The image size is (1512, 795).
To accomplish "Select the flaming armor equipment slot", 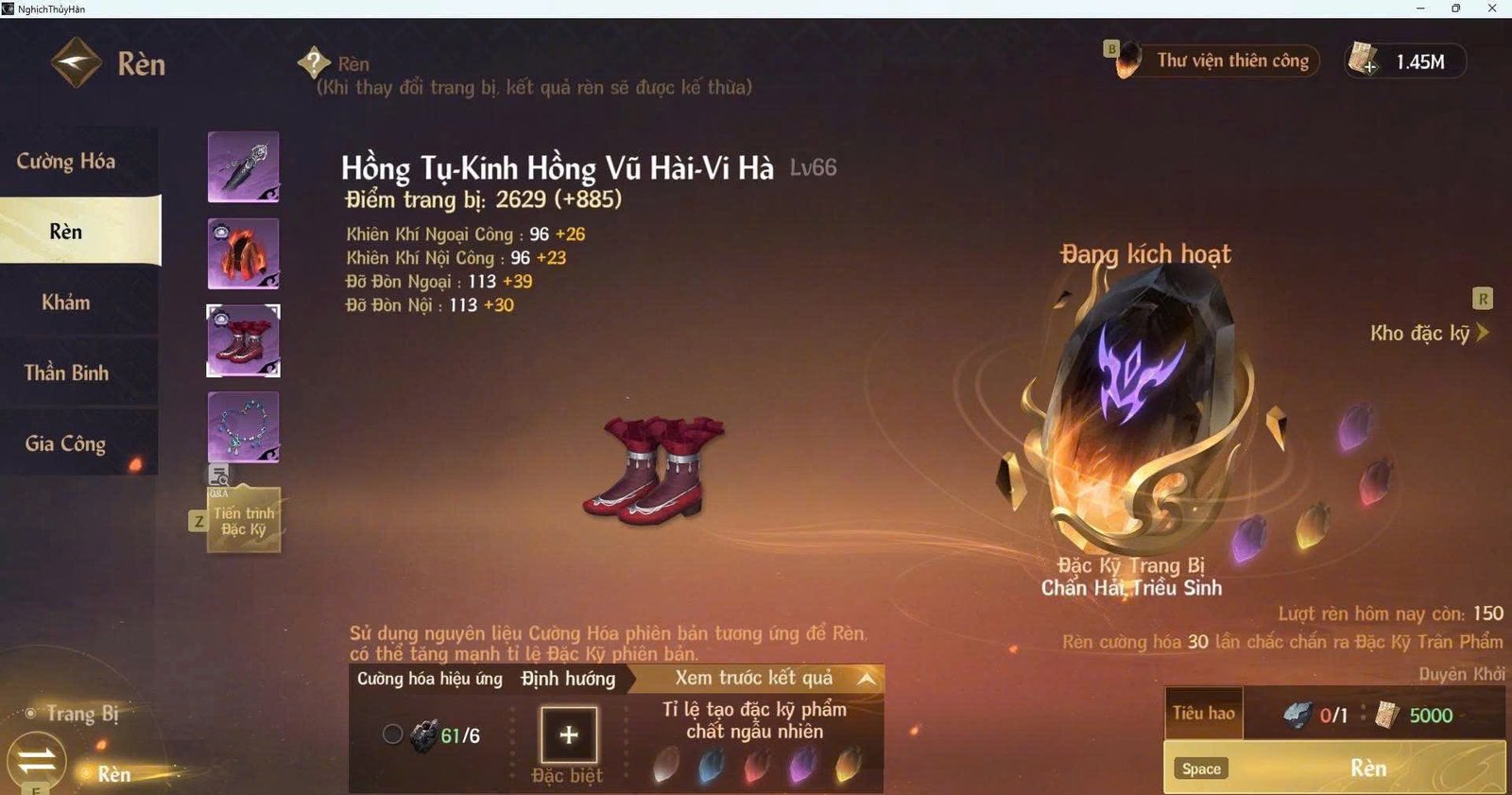I will (243, 253).
